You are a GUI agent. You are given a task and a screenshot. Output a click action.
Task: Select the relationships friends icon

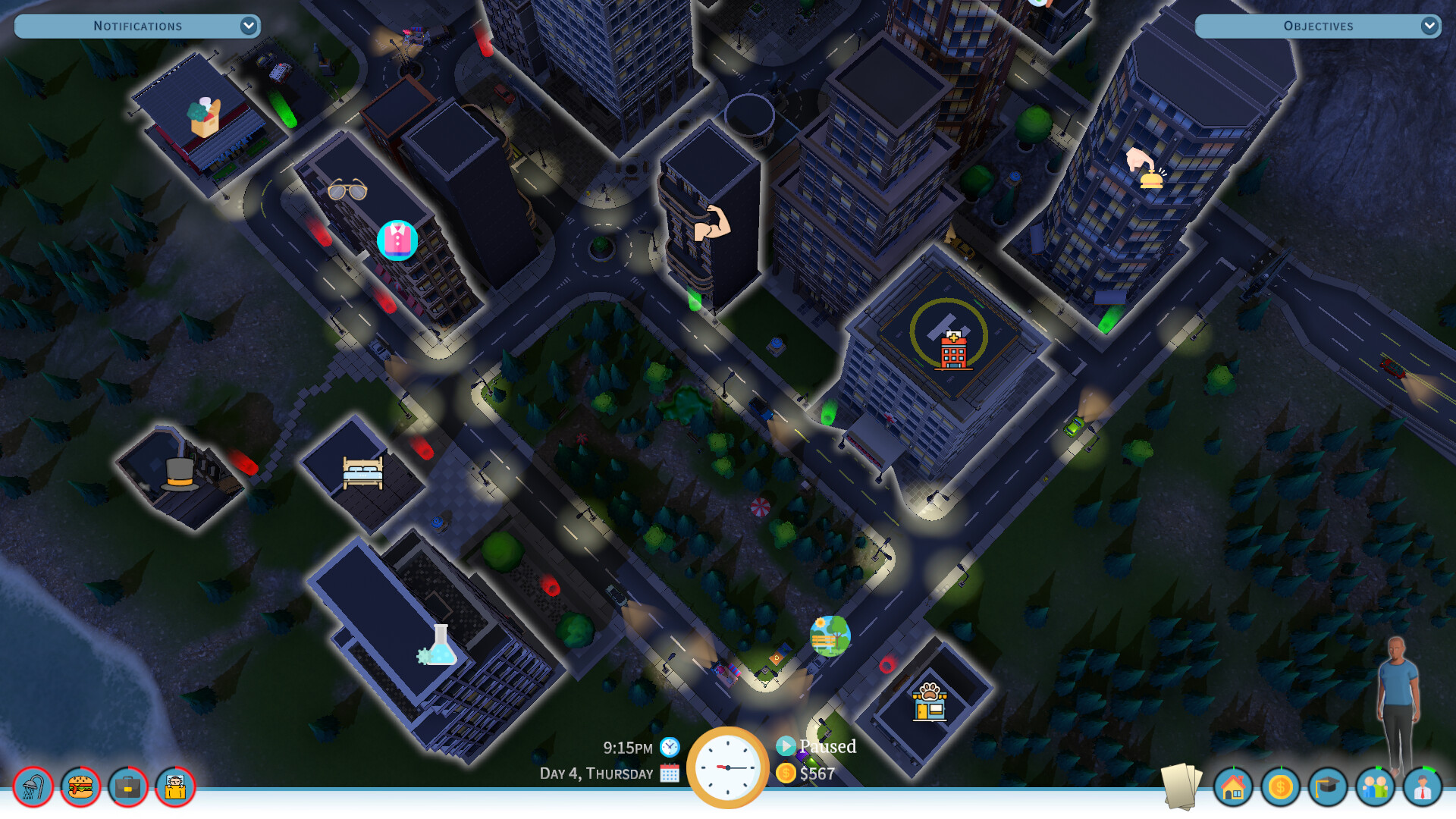pos(1377,789)
